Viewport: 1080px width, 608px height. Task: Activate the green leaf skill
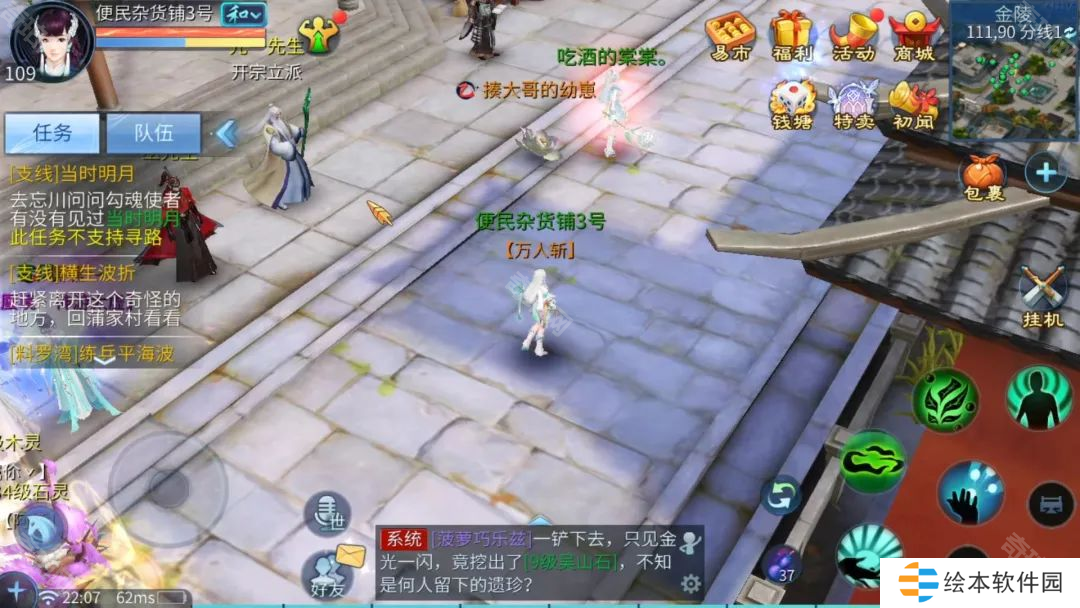(x=945, y=400)
